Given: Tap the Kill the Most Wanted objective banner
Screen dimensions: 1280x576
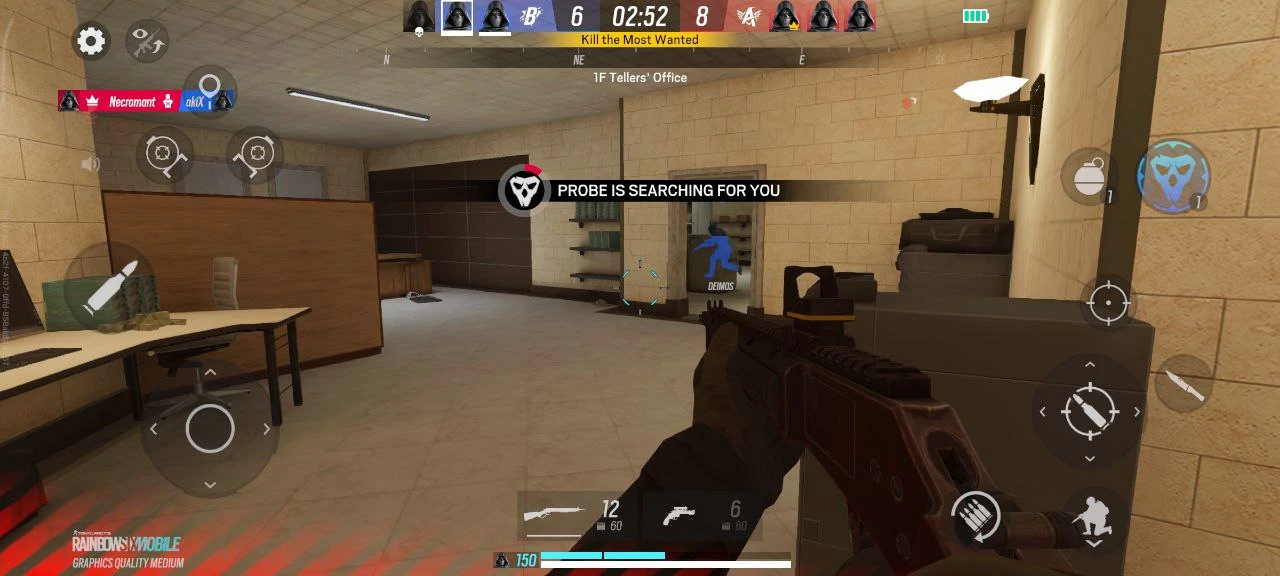Looking at the screenshot, I should click(x=640, y=40).
